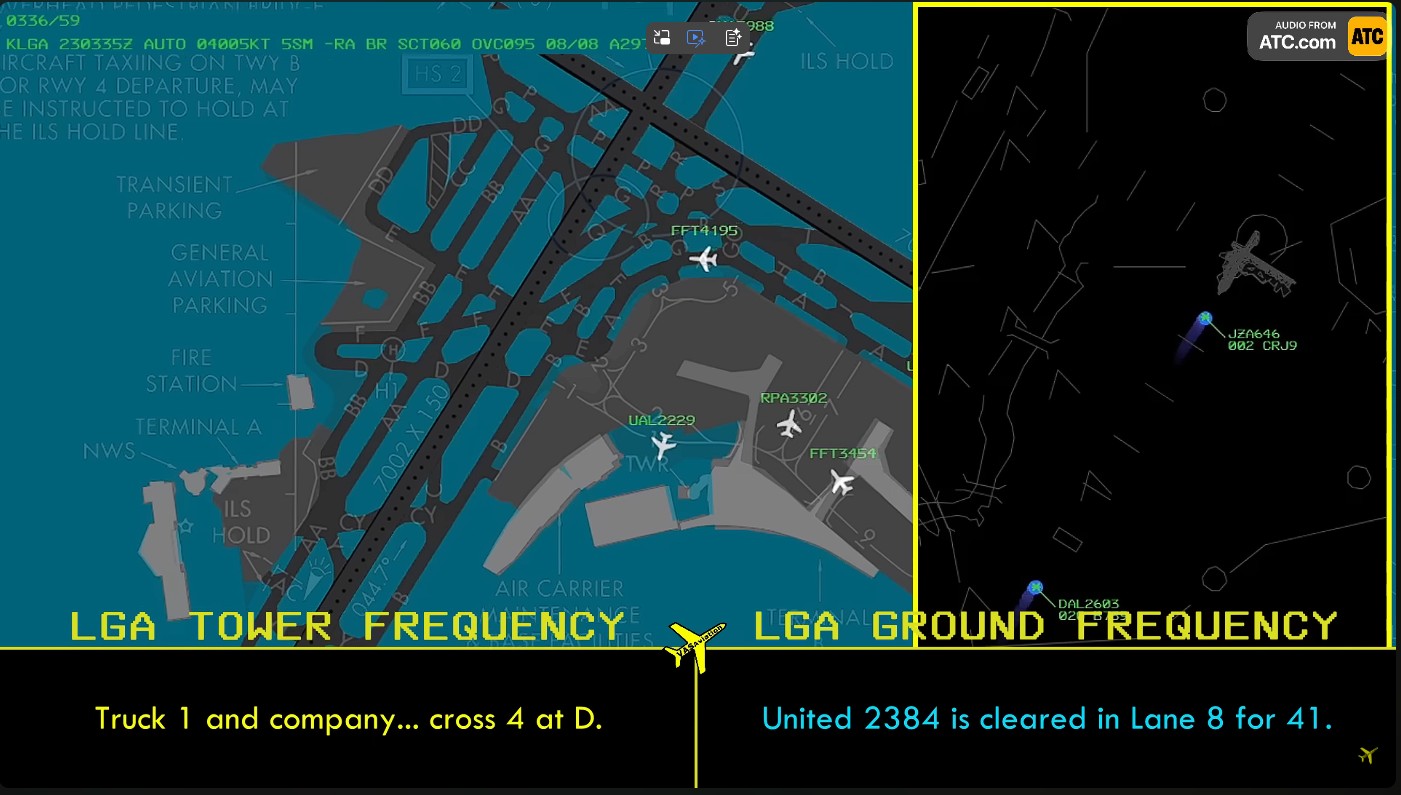Click the small airplane icon in the bottom-right corner

1368,757
